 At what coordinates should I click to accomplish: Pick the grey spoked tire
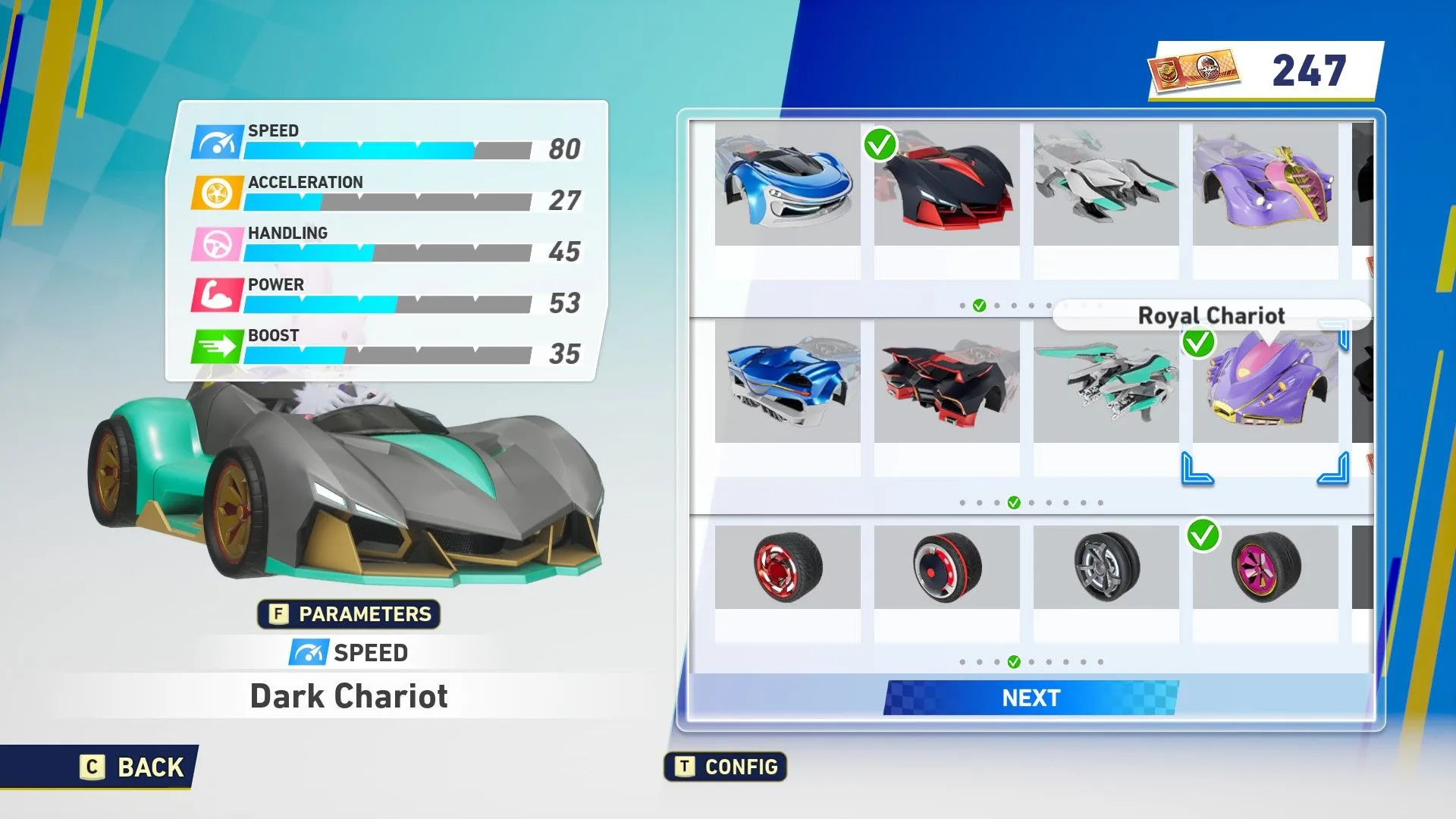tap(1106, 567)
